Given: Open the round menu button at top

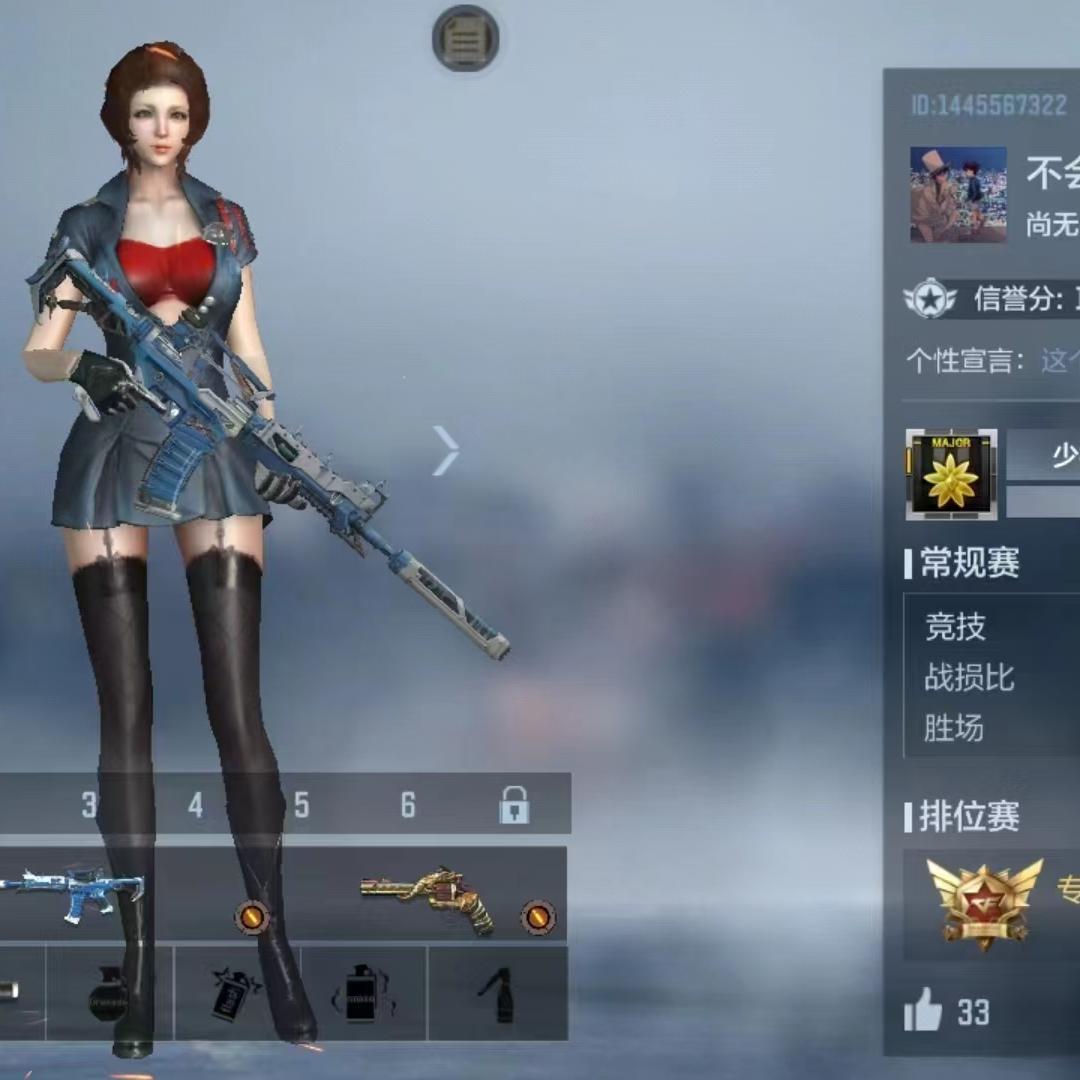Looking at the screenshot, I should coord(466,39).
